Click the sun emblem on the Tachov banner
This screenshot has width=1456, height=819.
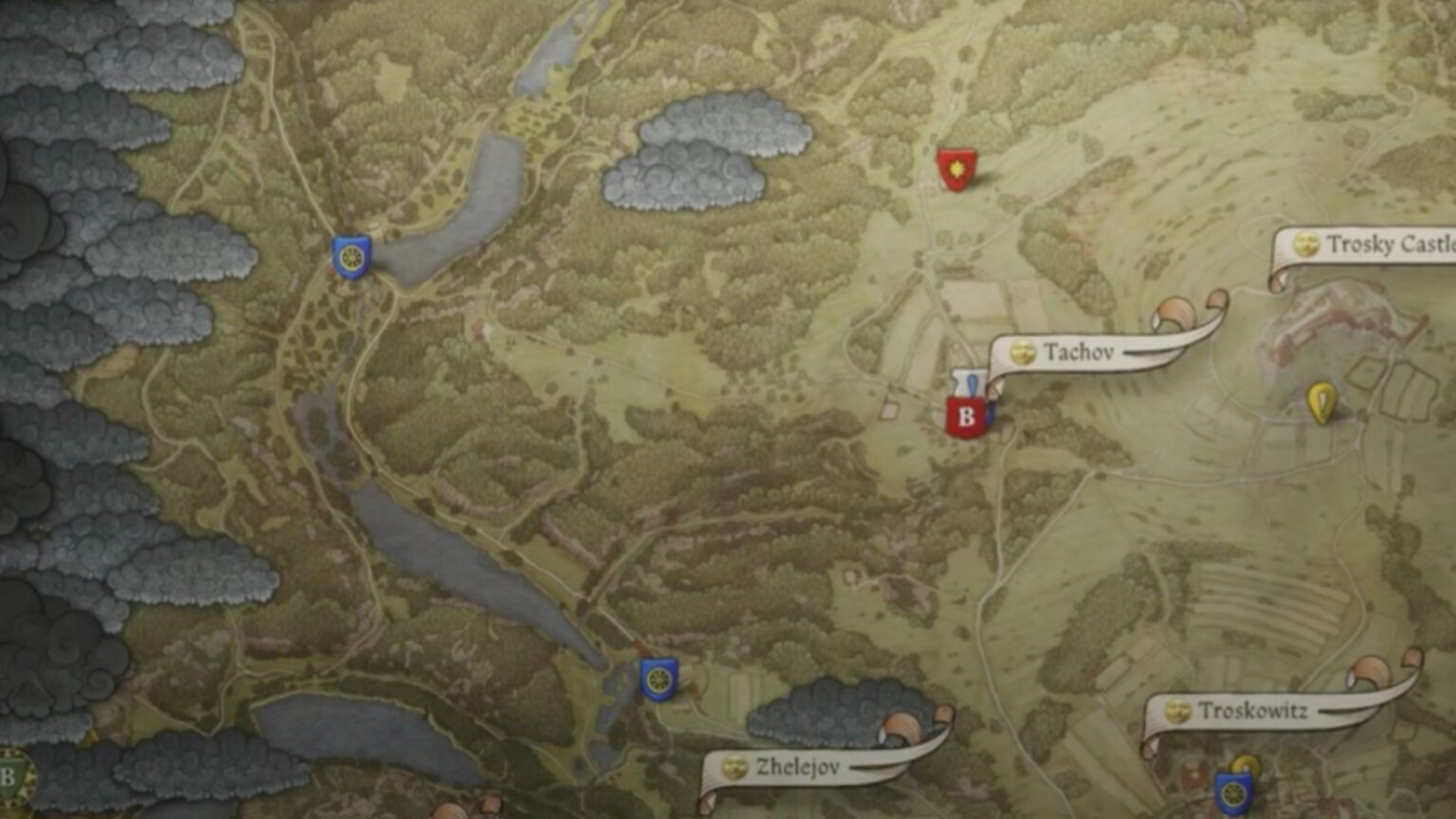pos(1022,352)
